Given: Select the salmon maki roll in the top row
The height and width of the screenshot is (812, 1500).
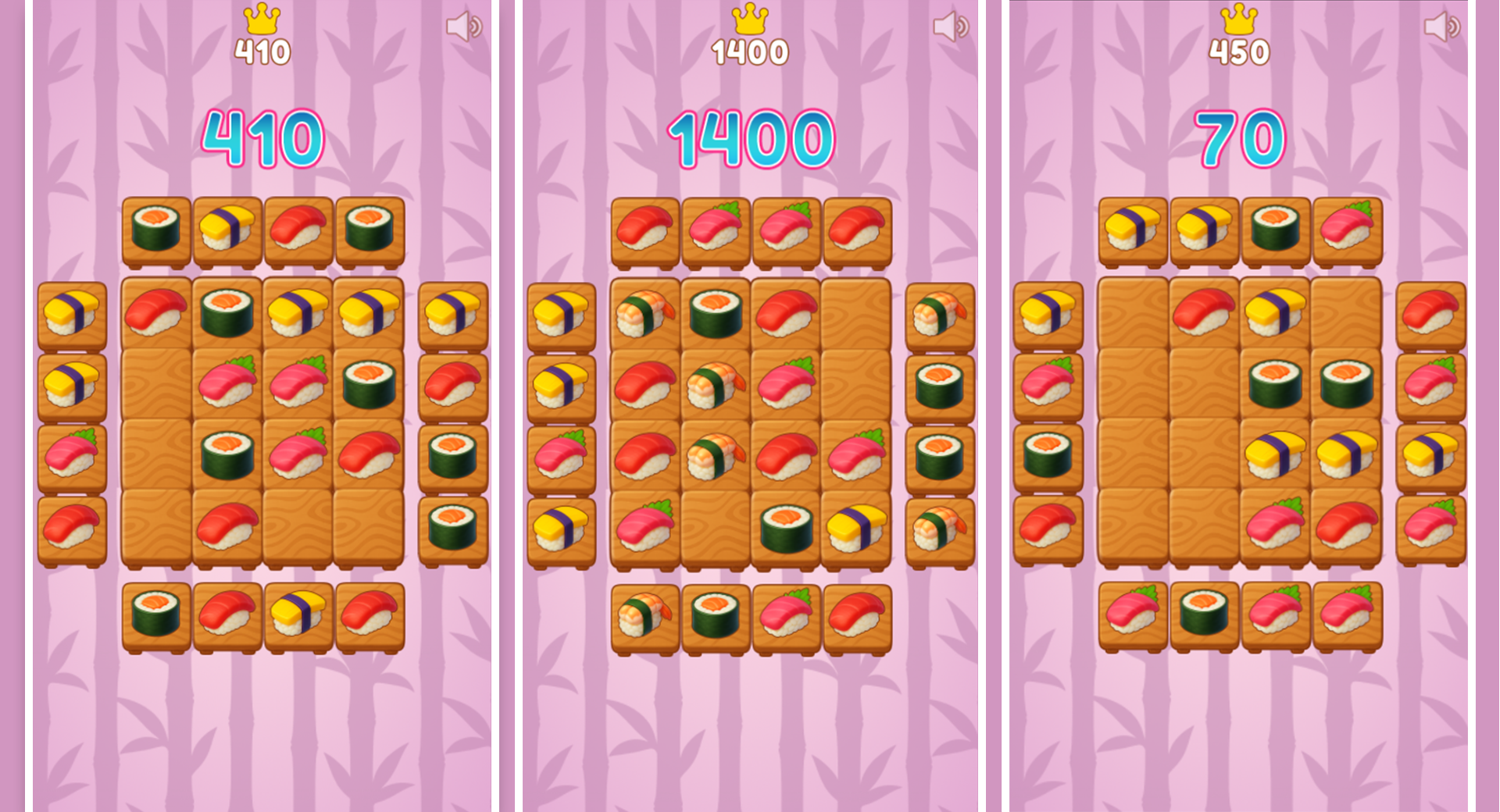Looking at the screenshot, I should (156, 229).
